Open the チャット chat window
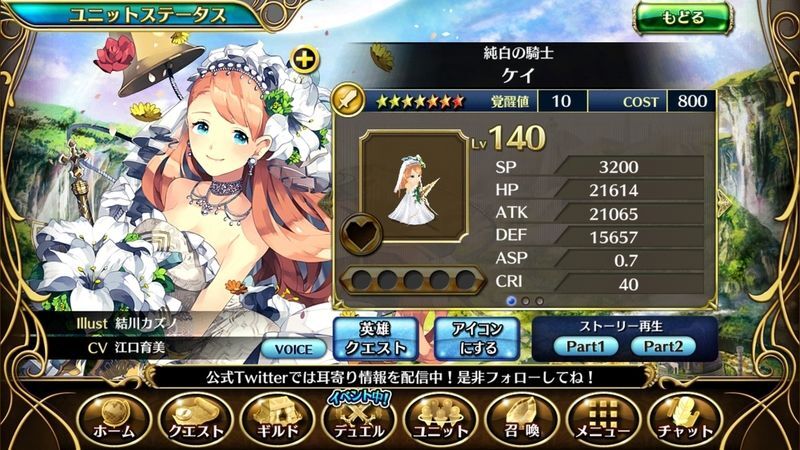This screenshot has width=800, height=450. click(684, 420)
